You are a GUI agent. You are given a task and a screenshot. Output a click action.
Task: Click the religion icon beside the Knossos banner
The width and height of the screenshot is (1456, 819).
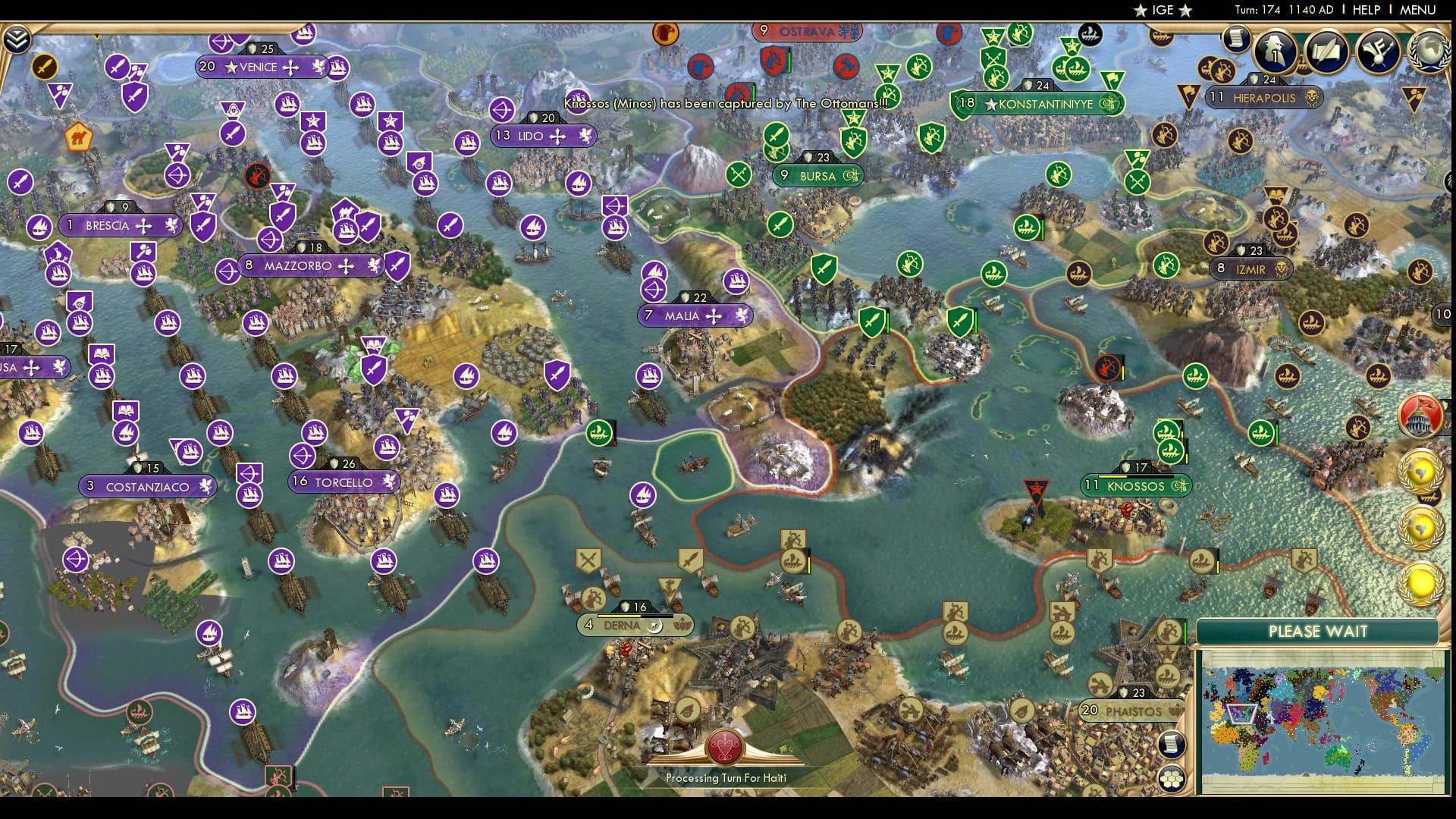[1180, 484]
